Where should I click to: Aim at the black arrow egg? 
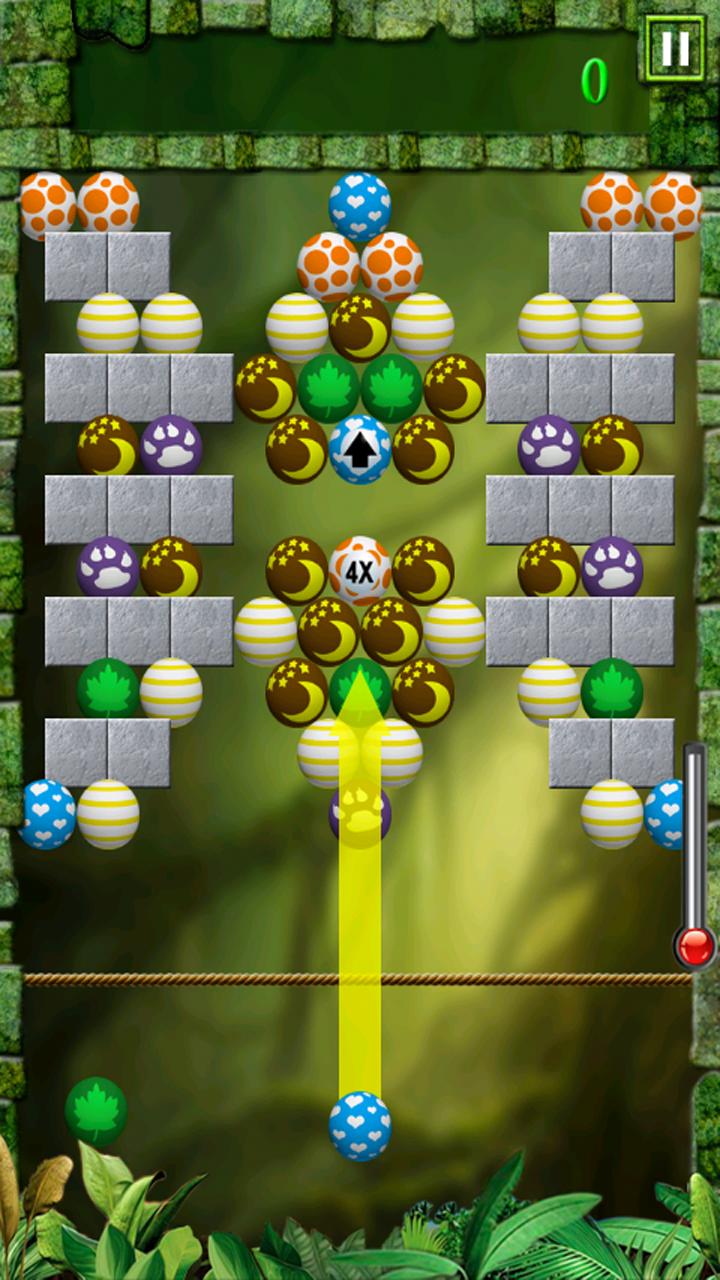click(x=360, y=449)
